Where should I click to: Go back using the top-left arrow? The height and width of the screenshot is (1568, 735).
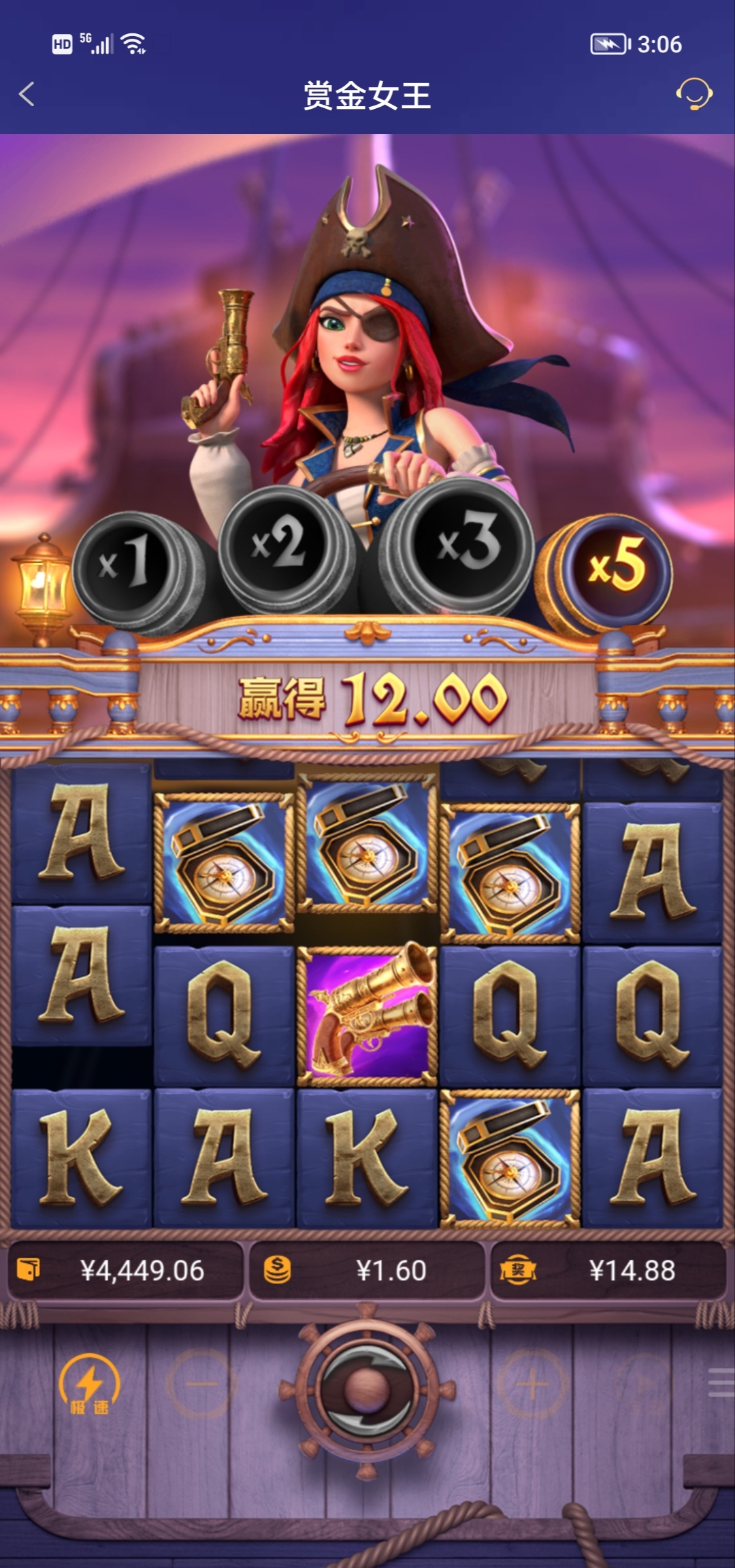pos(27,94)
